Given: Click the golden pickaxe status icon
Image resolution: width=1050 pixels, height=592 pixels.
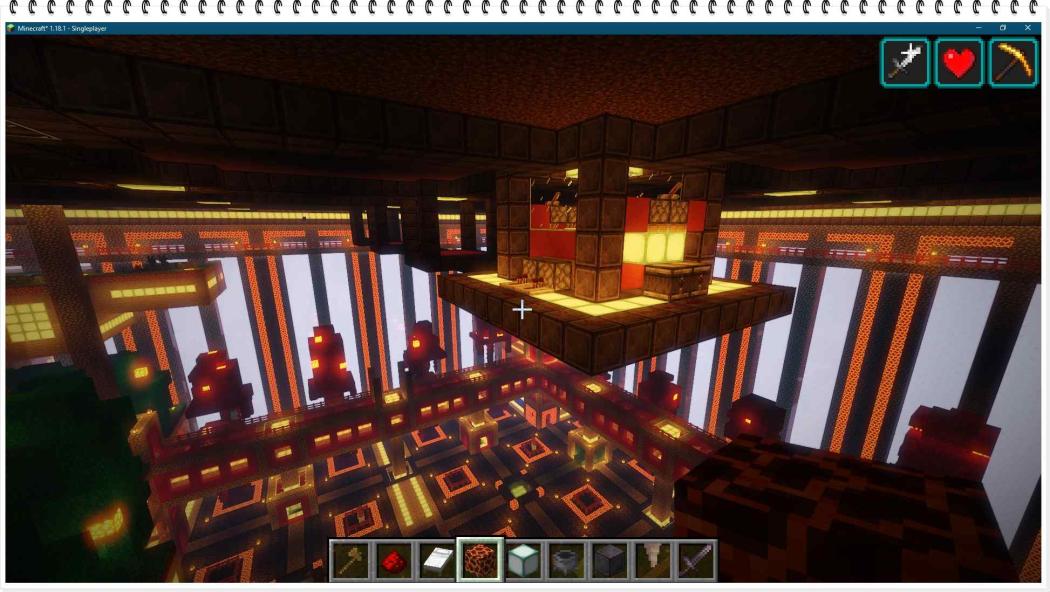Looking at the screenshot, I should [1012, 63].
